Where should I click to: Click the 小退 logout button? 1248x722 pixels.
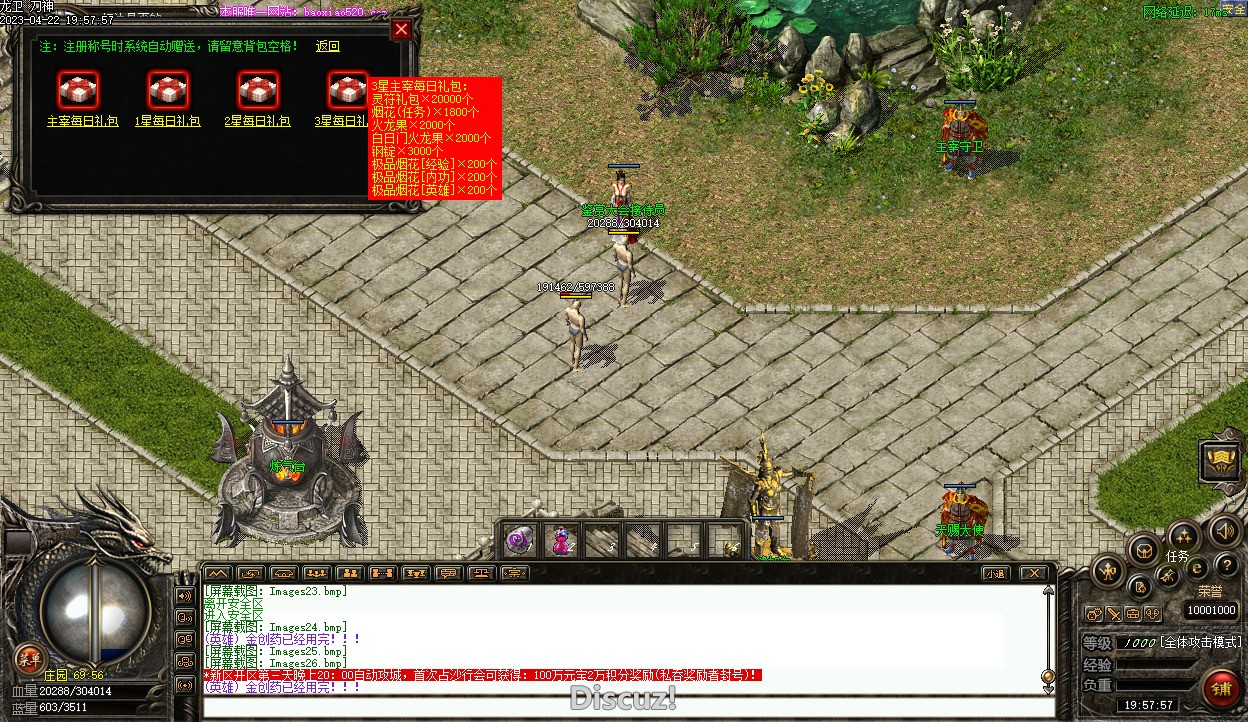click(994, 573)
